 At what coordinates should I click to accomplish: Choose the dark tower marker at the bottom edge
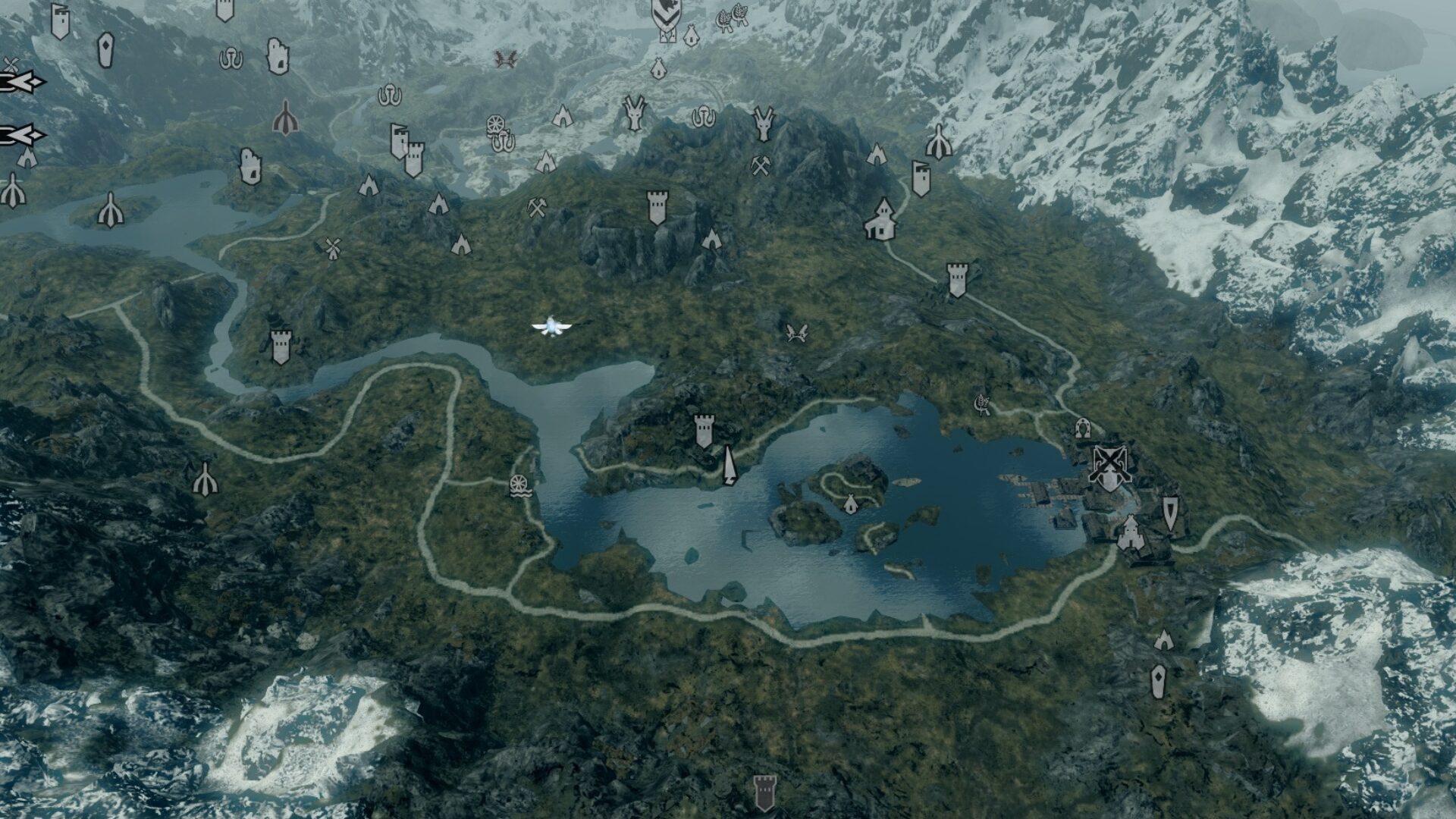764,792
